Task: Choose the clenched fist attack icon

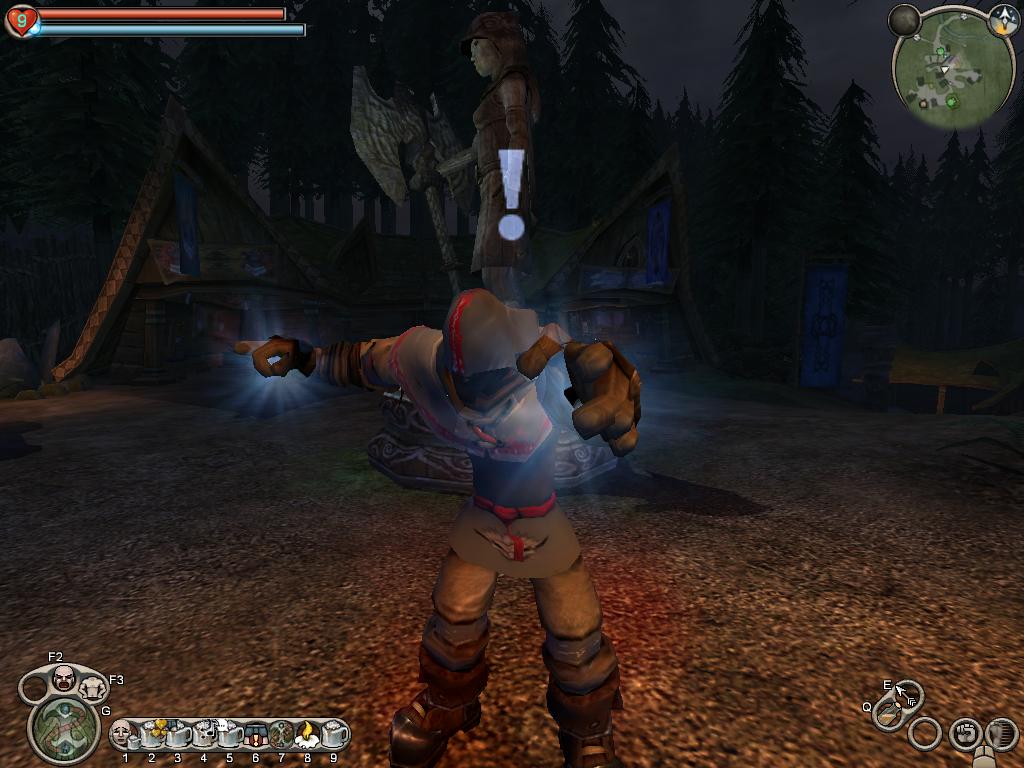Action: pyautogui.click(x=964, y=734)
